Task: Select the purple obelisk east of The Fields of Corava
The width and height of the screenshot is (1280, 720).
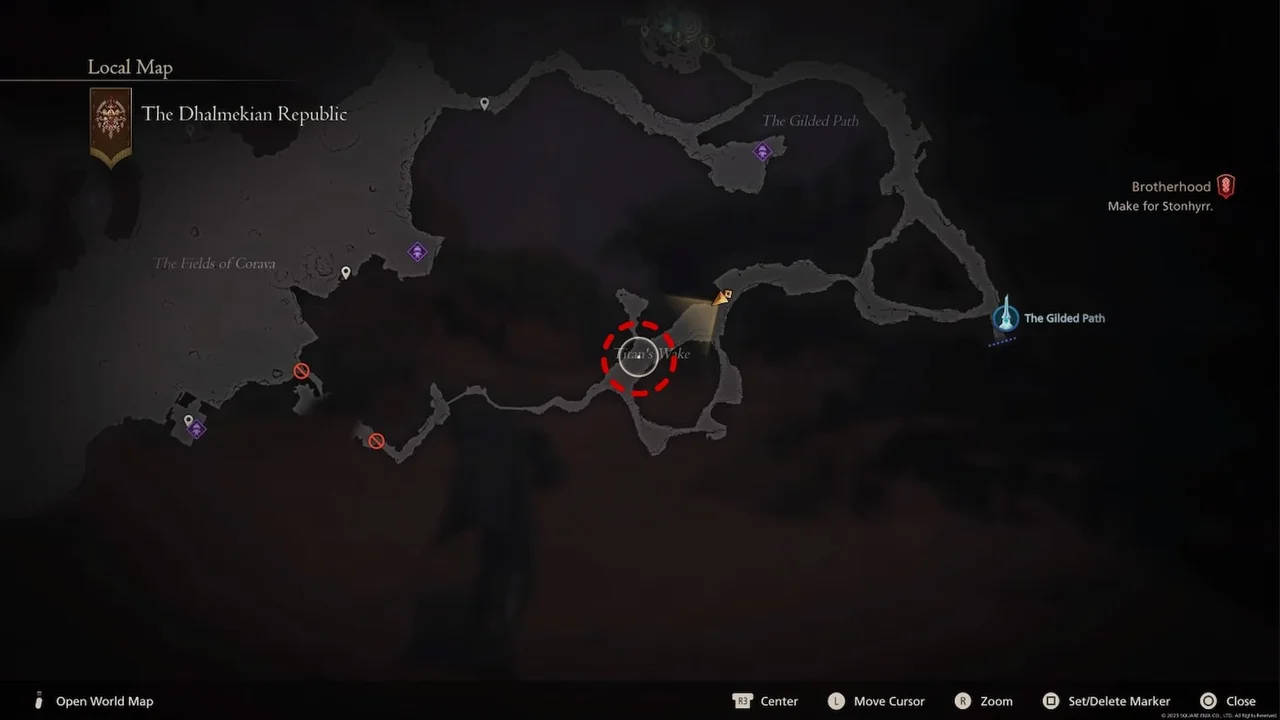Action: pos(417,252)
